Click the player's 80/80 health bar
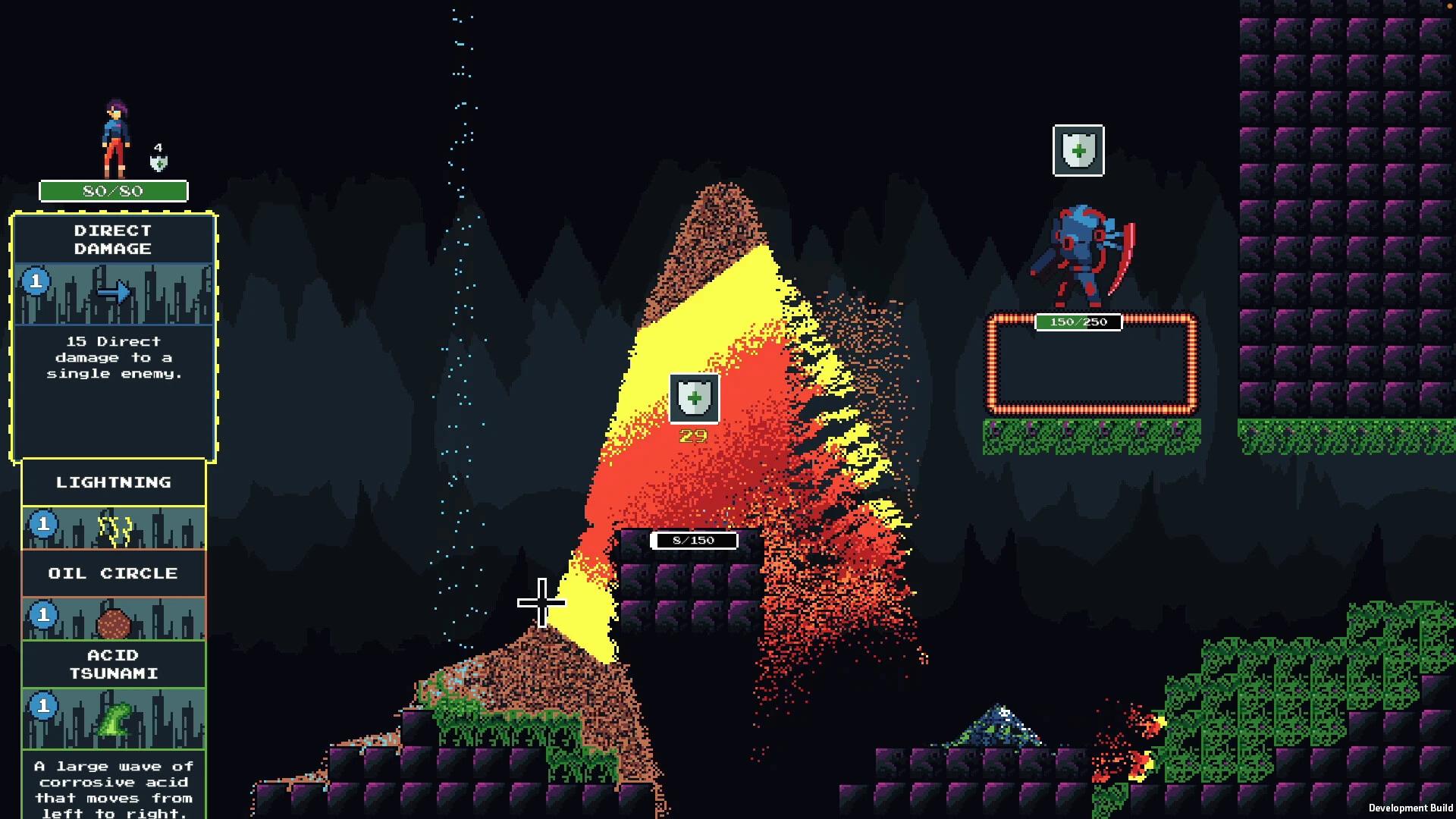The image size is (1456, 819). pos(115,191)
